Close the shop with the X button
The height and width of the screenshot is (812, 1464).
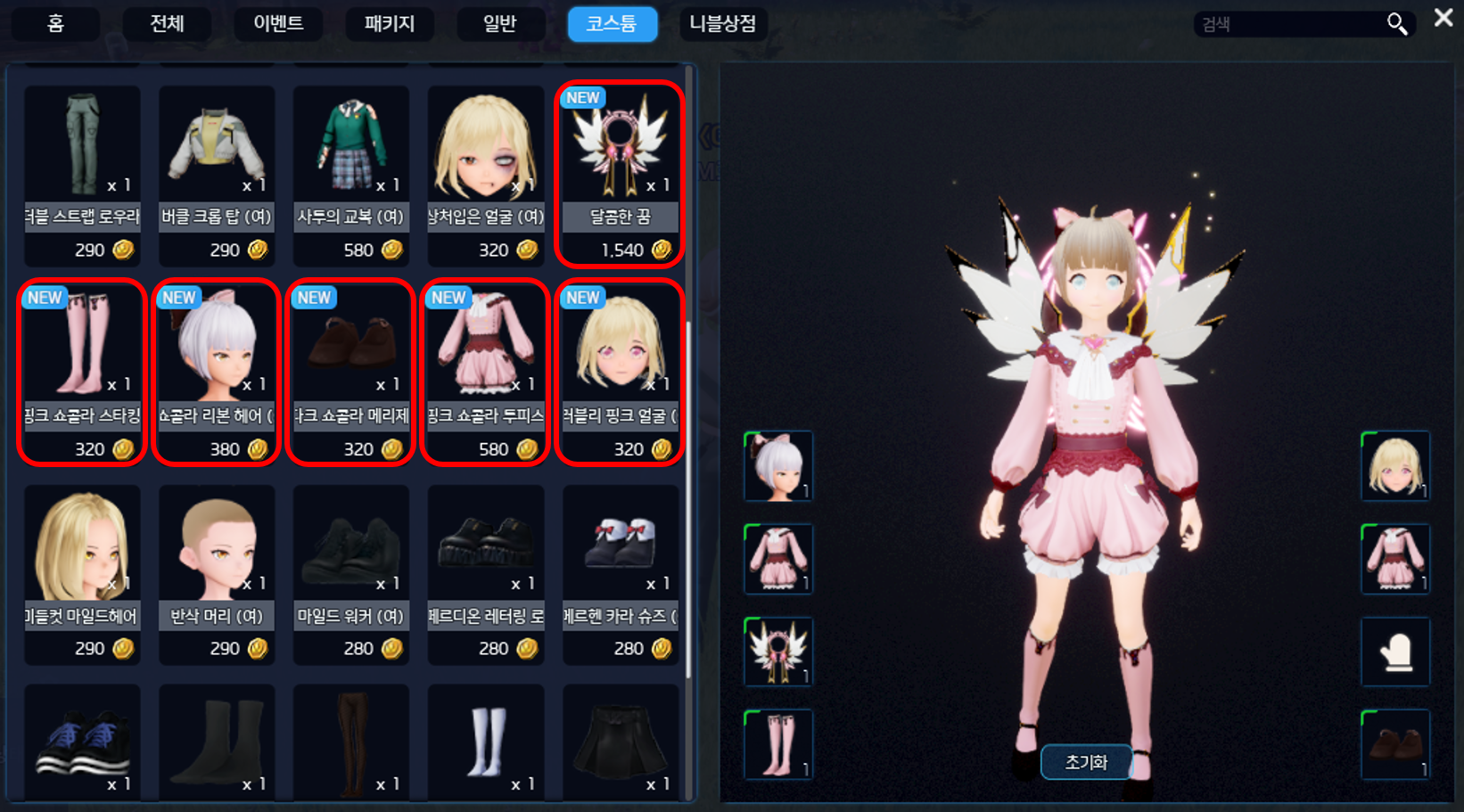point(1443,18)
